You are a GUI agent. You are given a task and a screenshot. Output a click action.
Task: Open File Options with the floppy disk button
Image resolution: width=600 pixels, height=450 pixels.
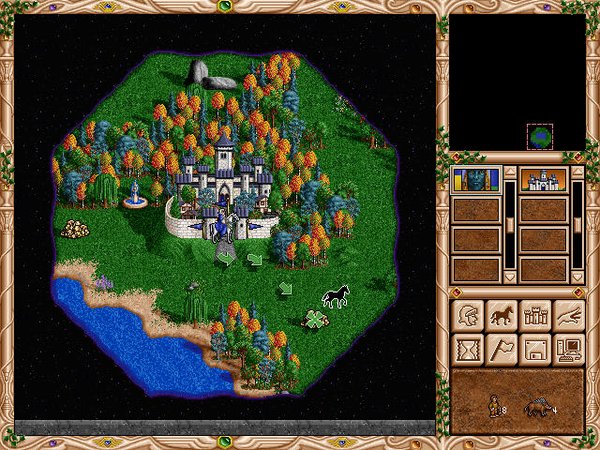tap(535, 349)
